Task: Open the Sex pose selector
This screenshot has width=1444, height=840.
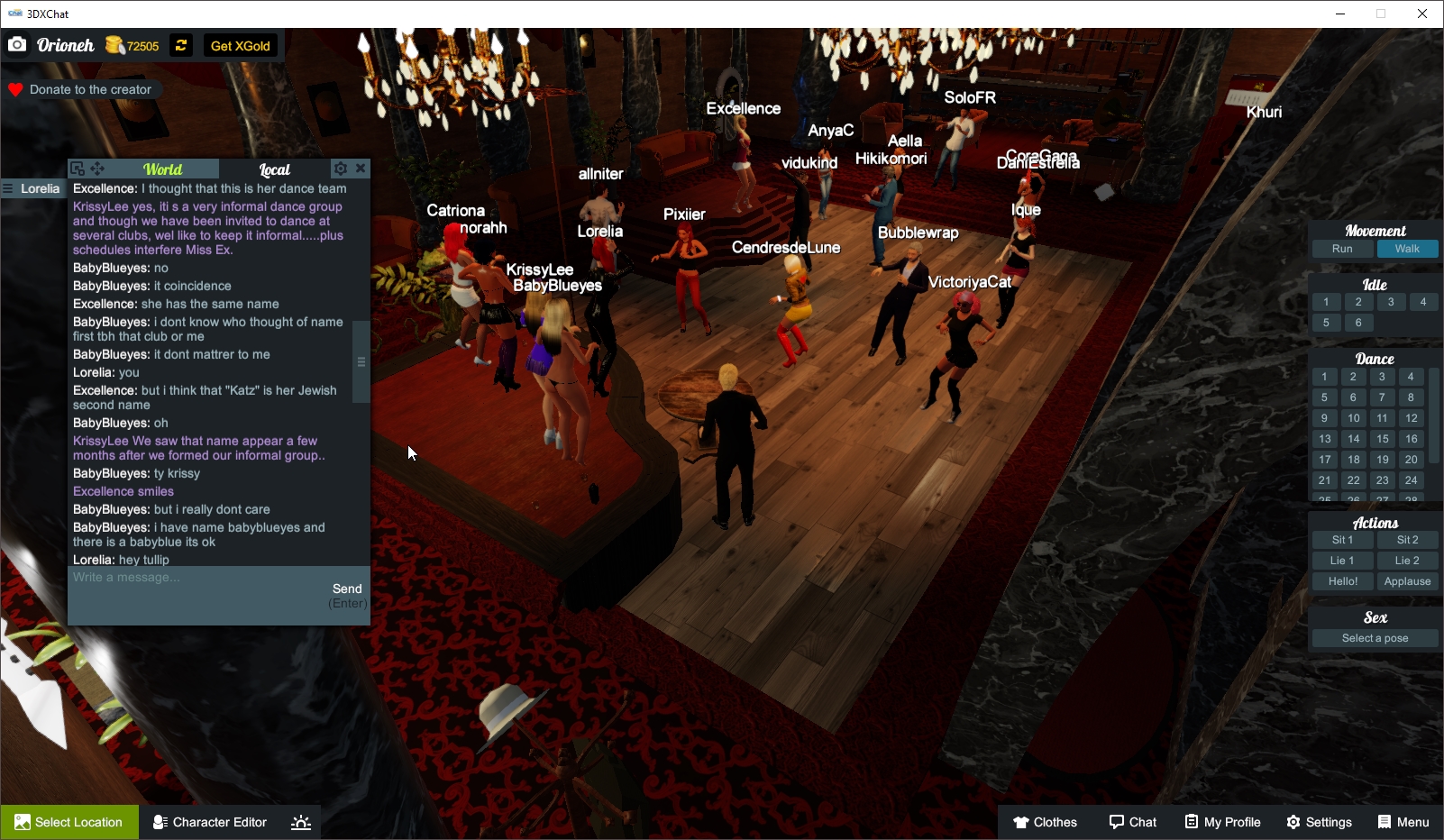Action: pyautogui.click(x=1374, y=638)
